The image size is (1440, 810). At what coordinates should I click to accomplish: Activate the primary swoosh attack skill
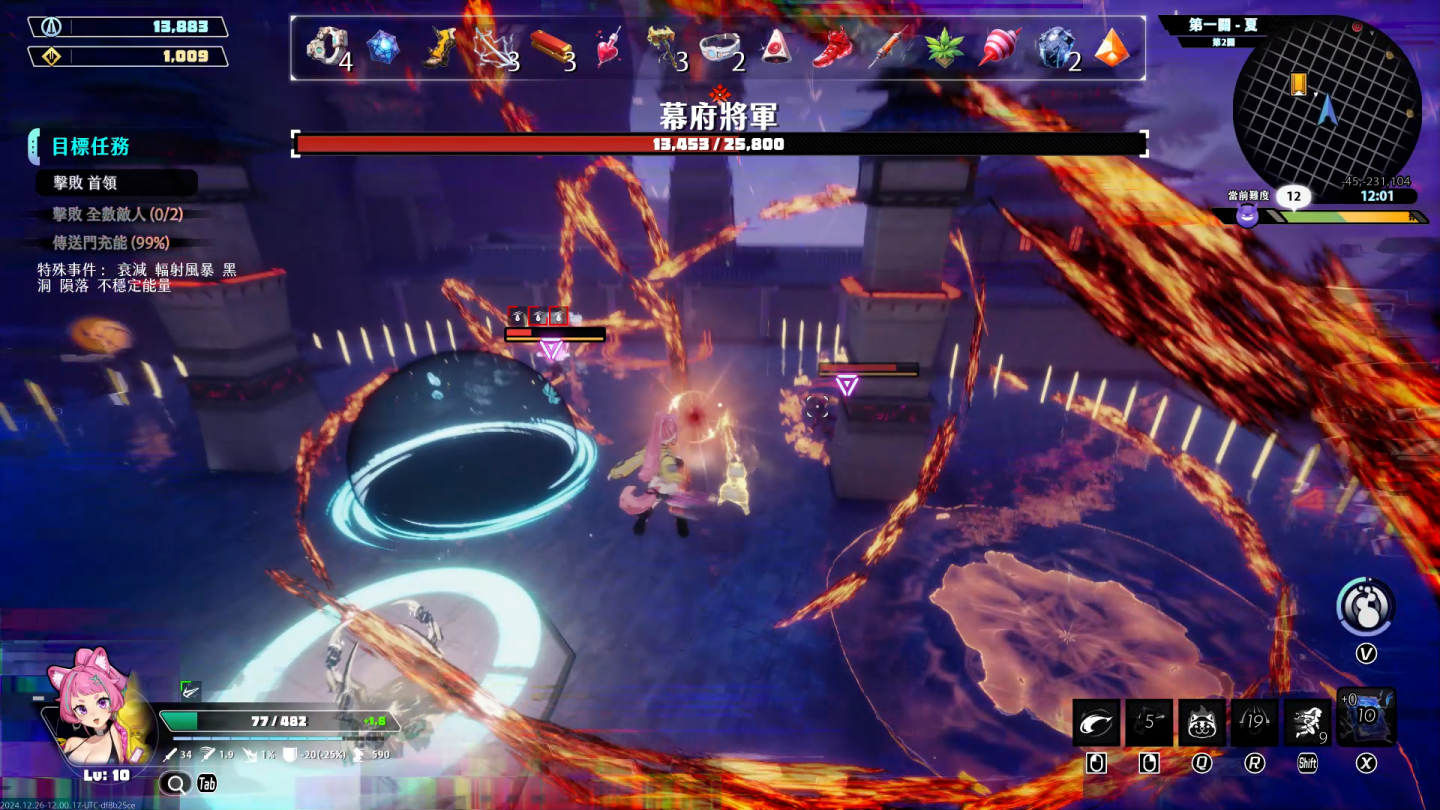[x=1096, y=722]
